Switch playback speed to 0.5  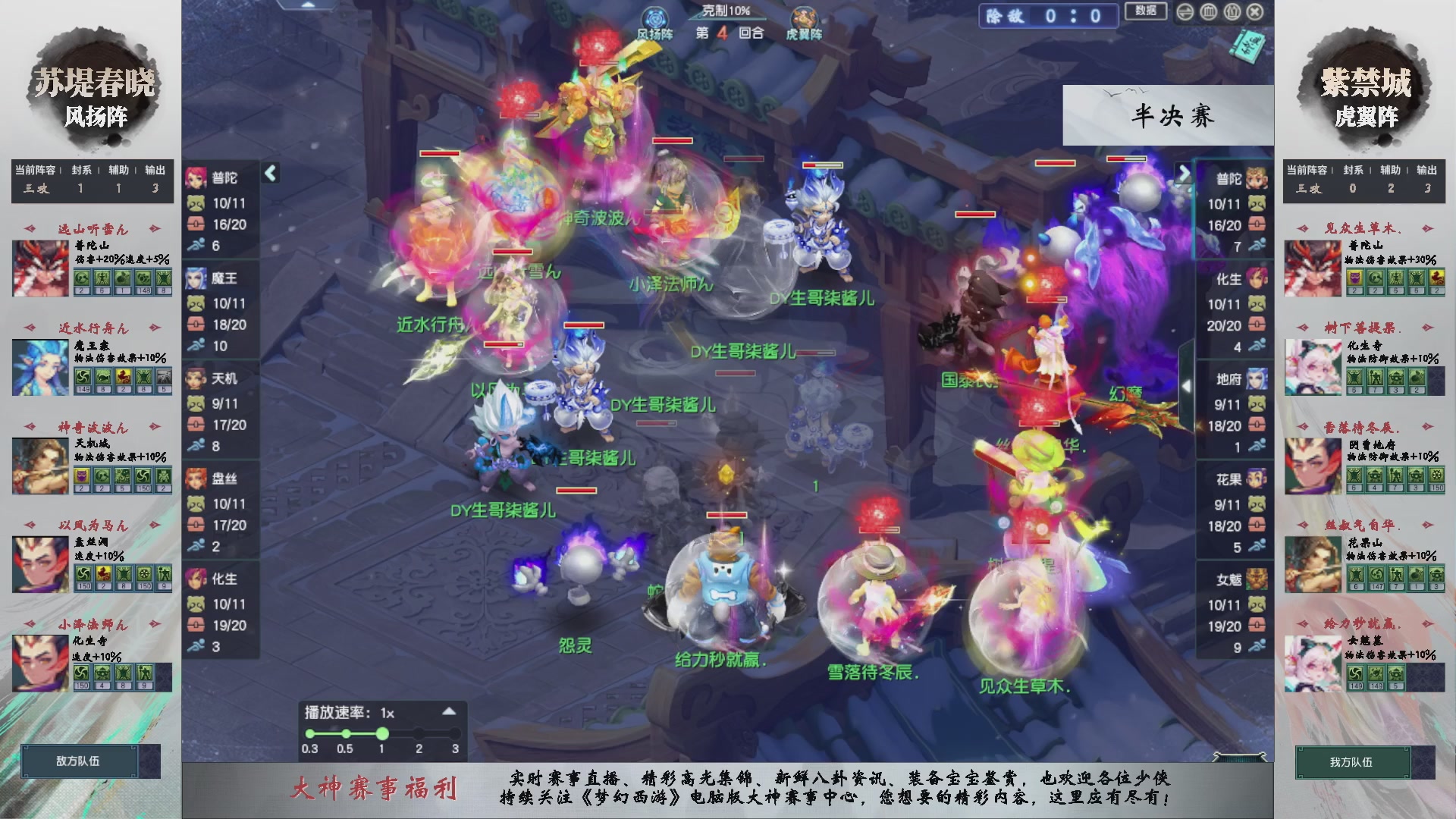pyautogui.click(x=346, y=733)
